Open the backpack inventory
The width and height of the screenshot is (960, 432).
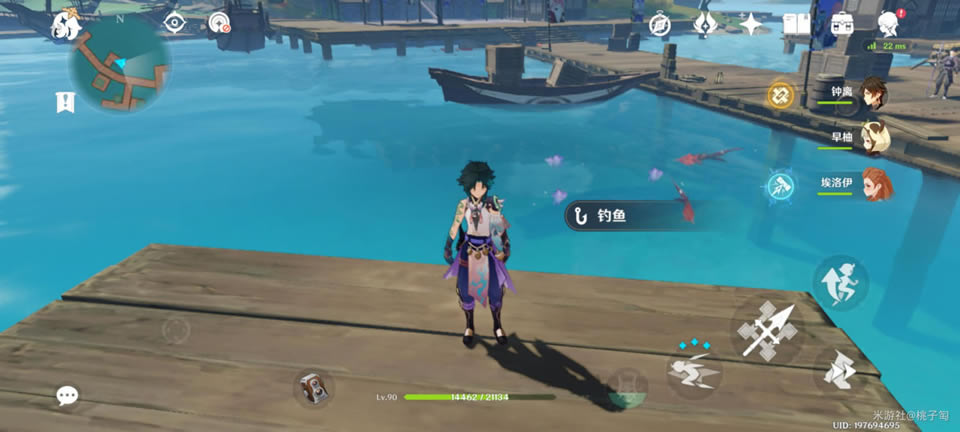point(842,24)
